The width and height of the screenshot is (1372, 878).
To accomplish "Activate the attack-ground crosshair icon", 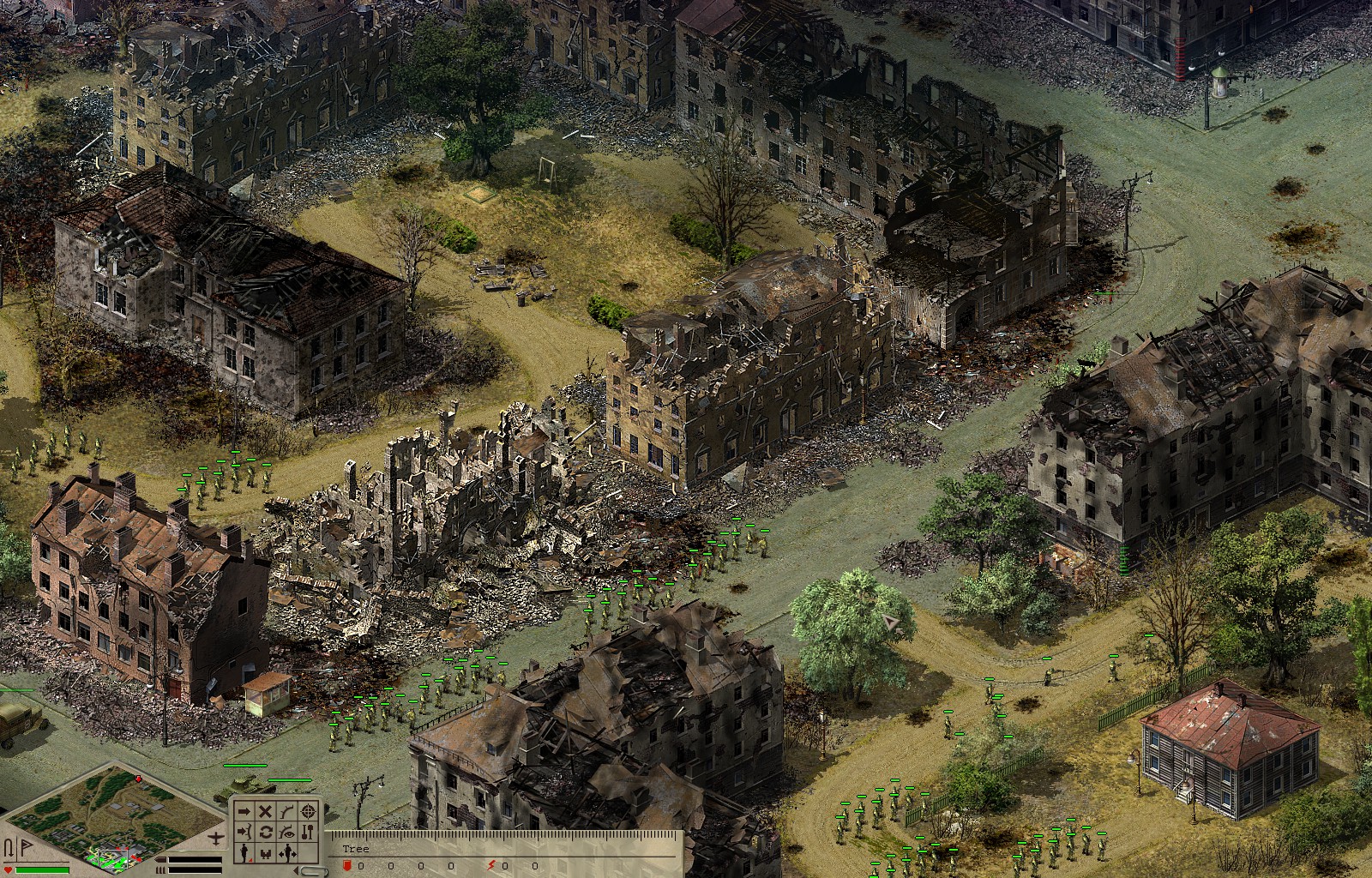I will pos(308,812).
